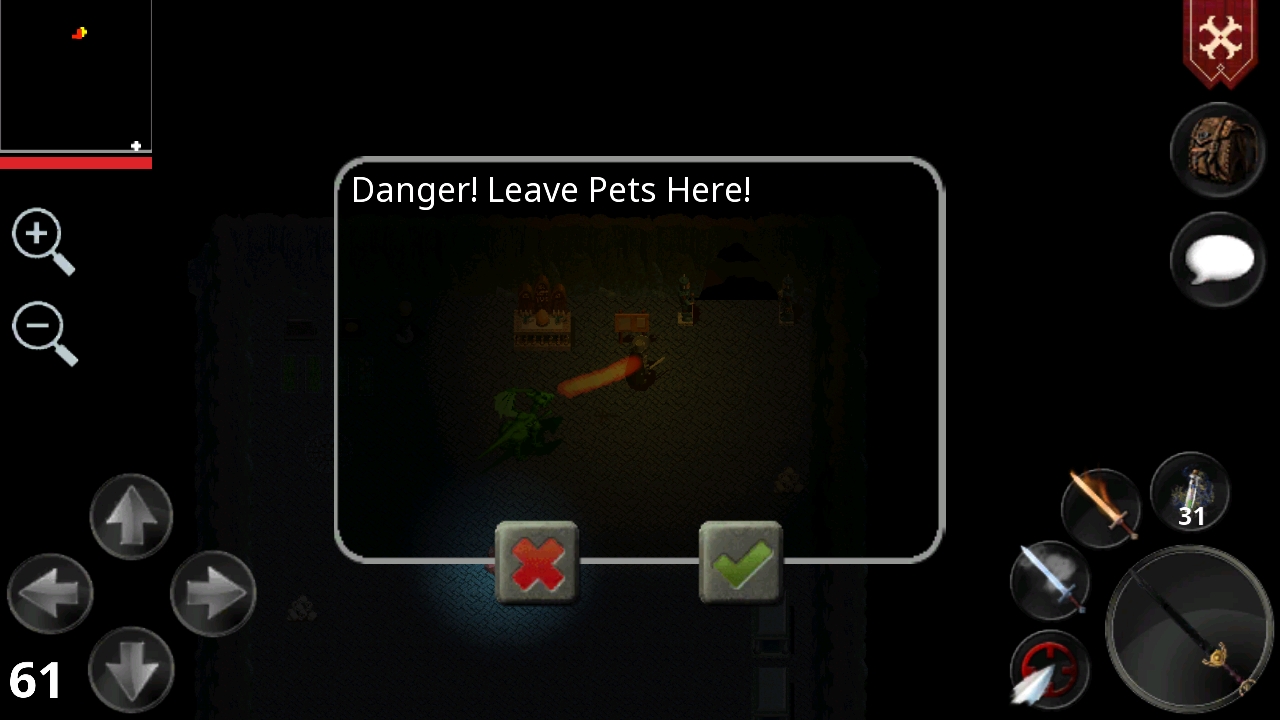Click the gold counter showing 61
Image resolution: width=1280 pixels, height=720 pixels.
[x=36, y=679]
